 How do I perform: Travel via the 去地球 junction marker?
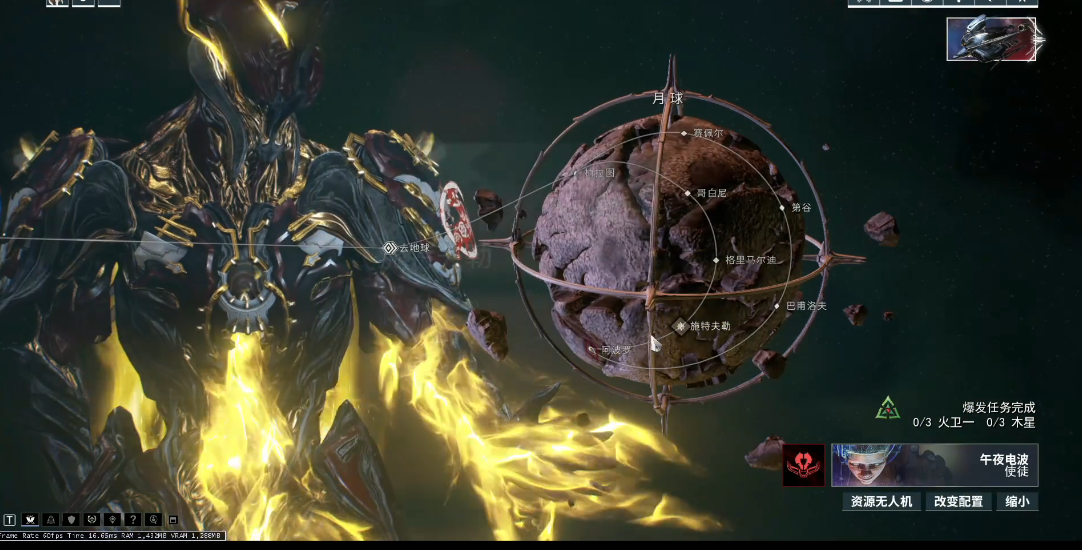pyautogui.click(x=390, y=248)
